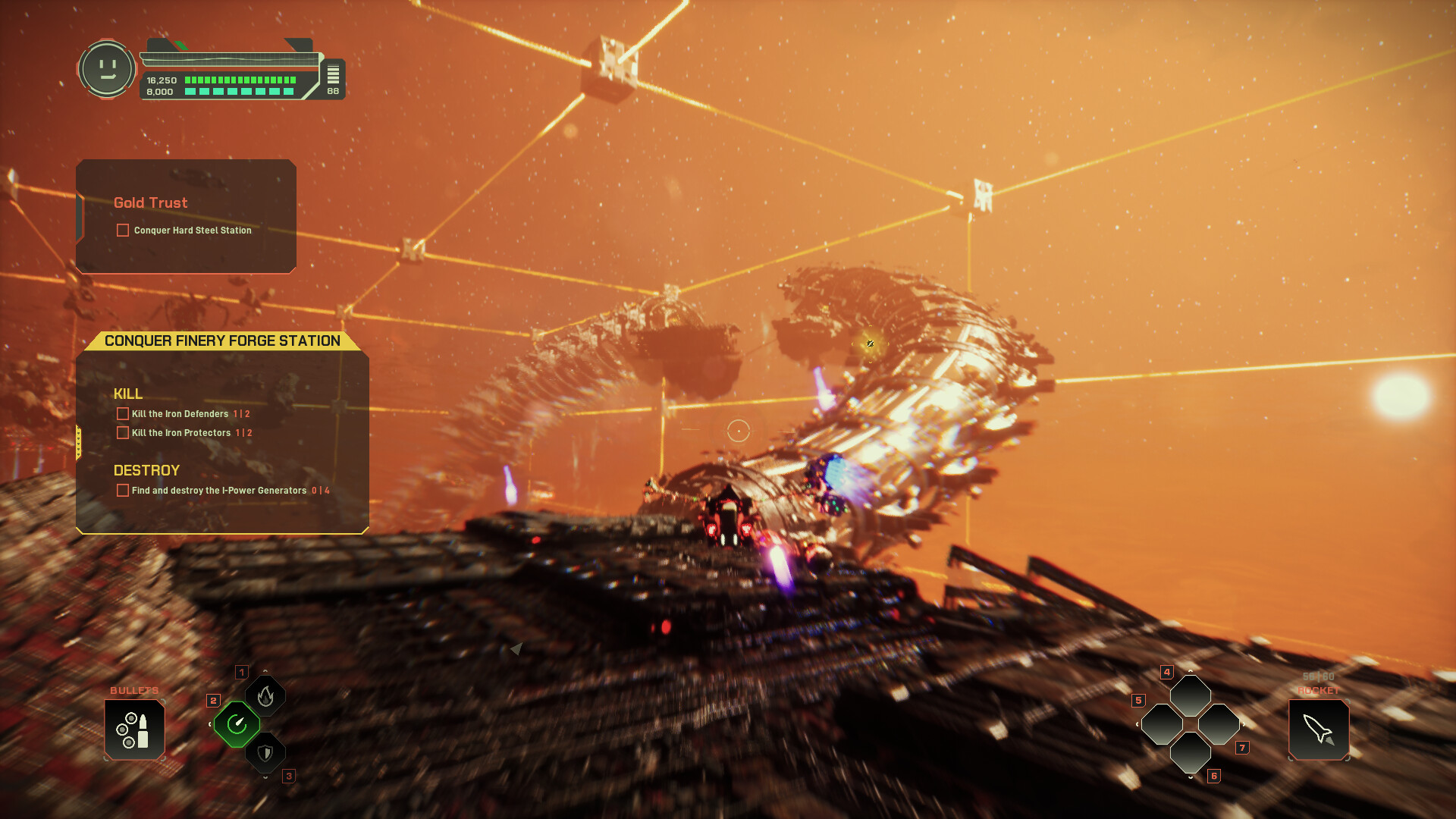Click the Bullets ammo icon
The height and width of the screenshot is (819, 1456).
135,730
